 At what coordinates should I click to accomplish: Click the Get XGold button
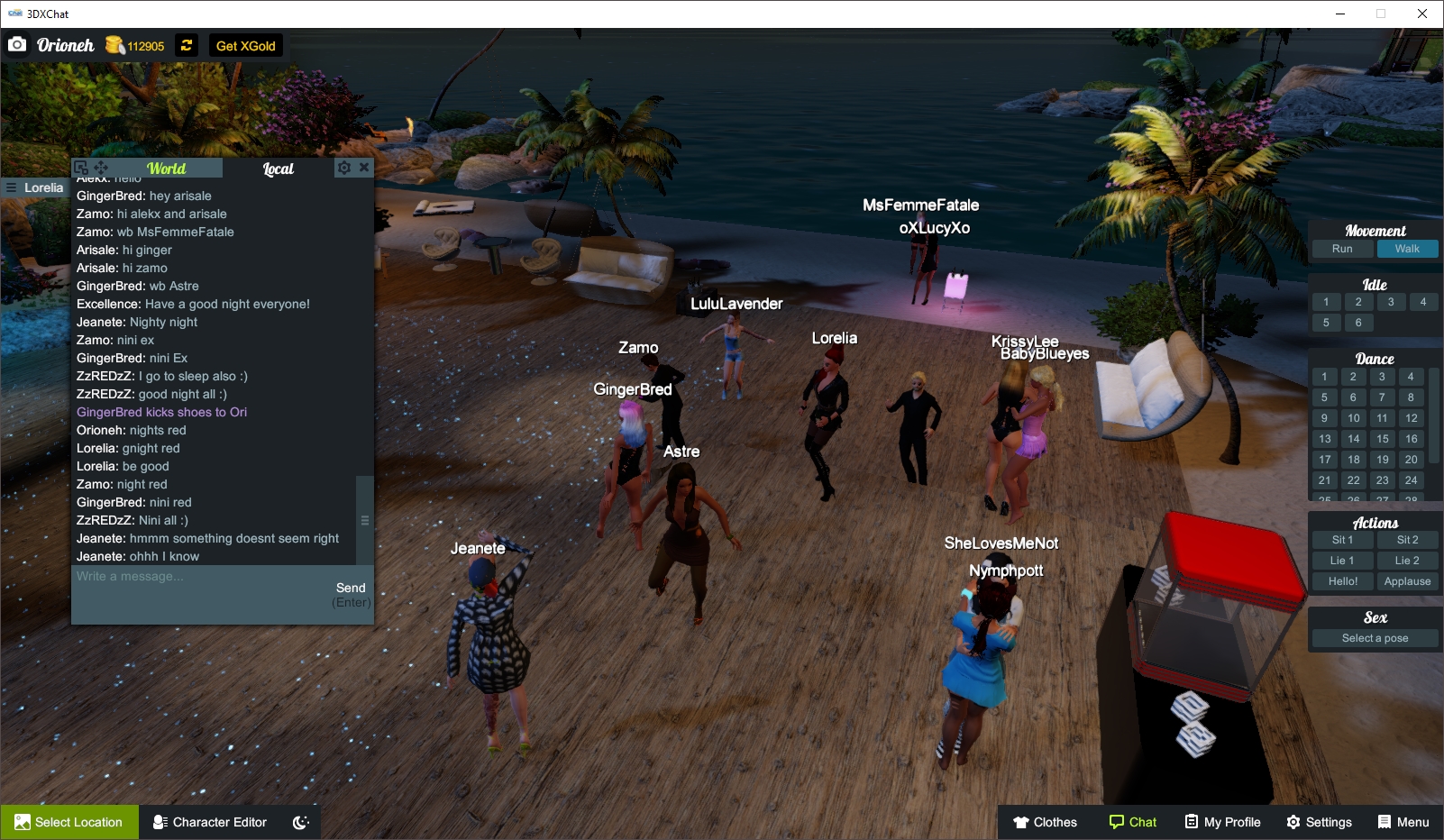pos(244,45)
